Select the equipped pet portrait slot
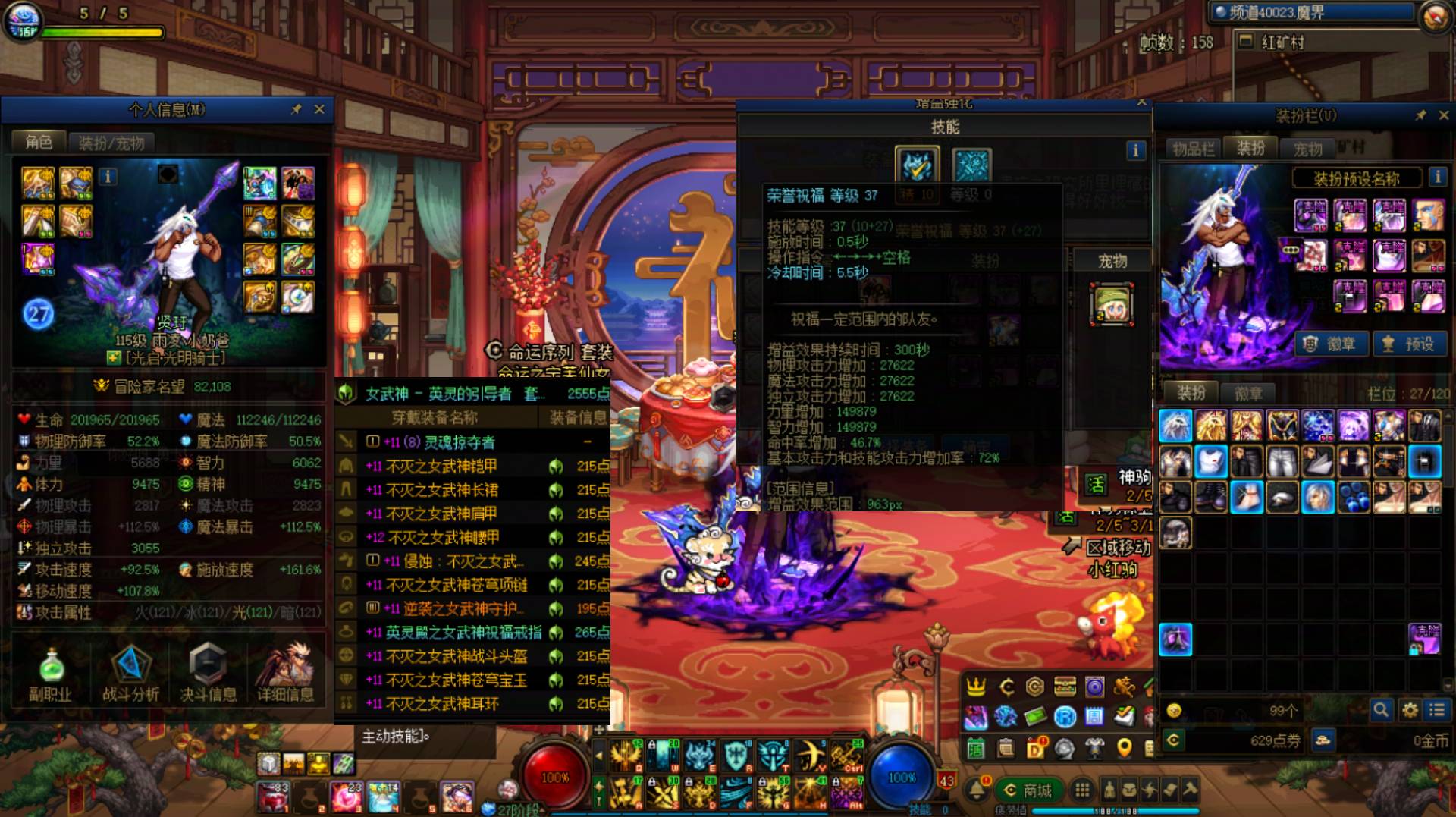 click(1112, 303)
